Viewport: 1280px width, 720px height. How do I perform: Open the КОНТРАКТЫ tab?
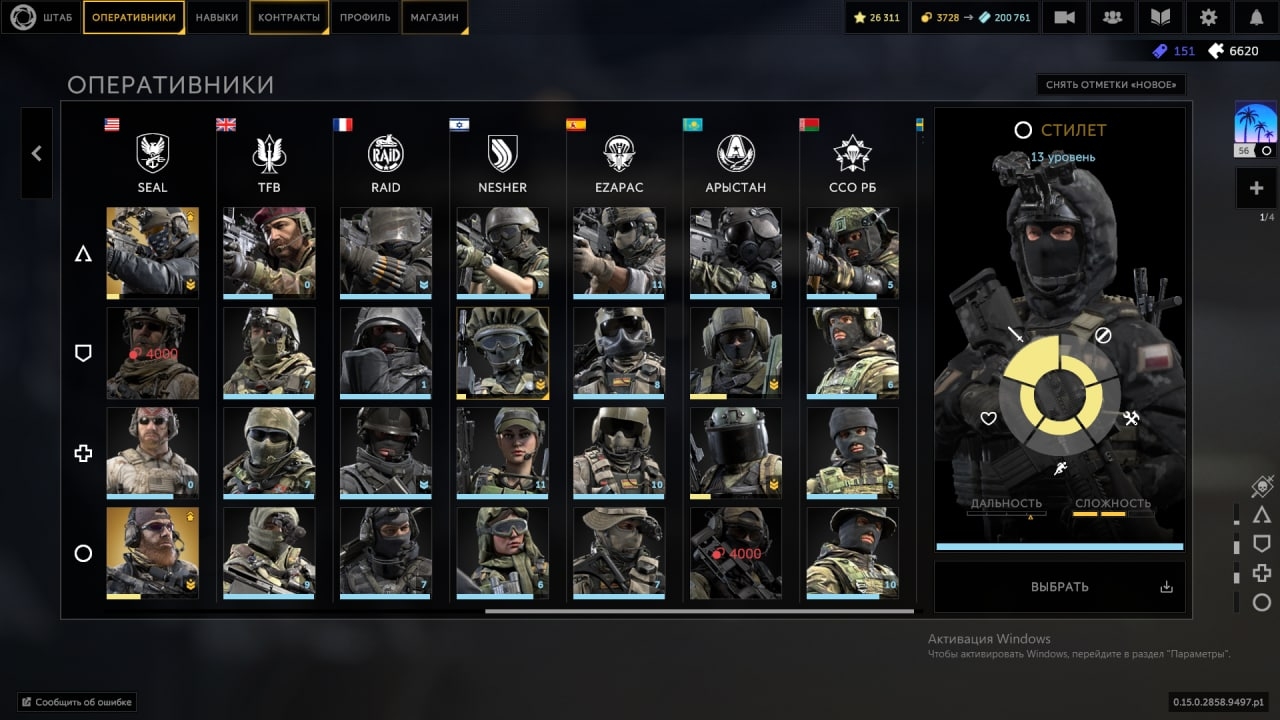tap(289, 18)
